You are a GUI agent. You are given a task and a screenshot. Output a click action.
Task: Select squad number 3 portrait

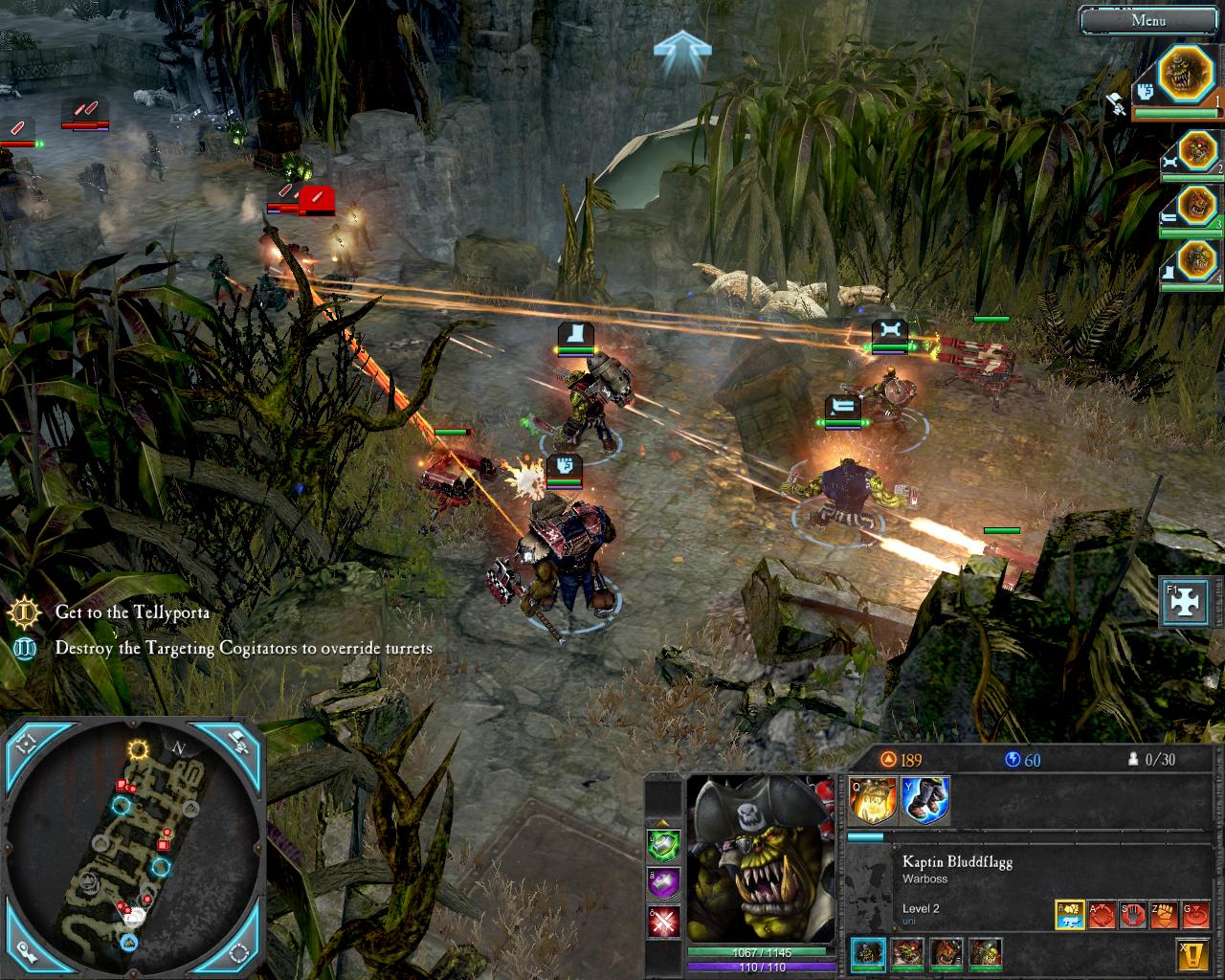tap(1196, 205)
